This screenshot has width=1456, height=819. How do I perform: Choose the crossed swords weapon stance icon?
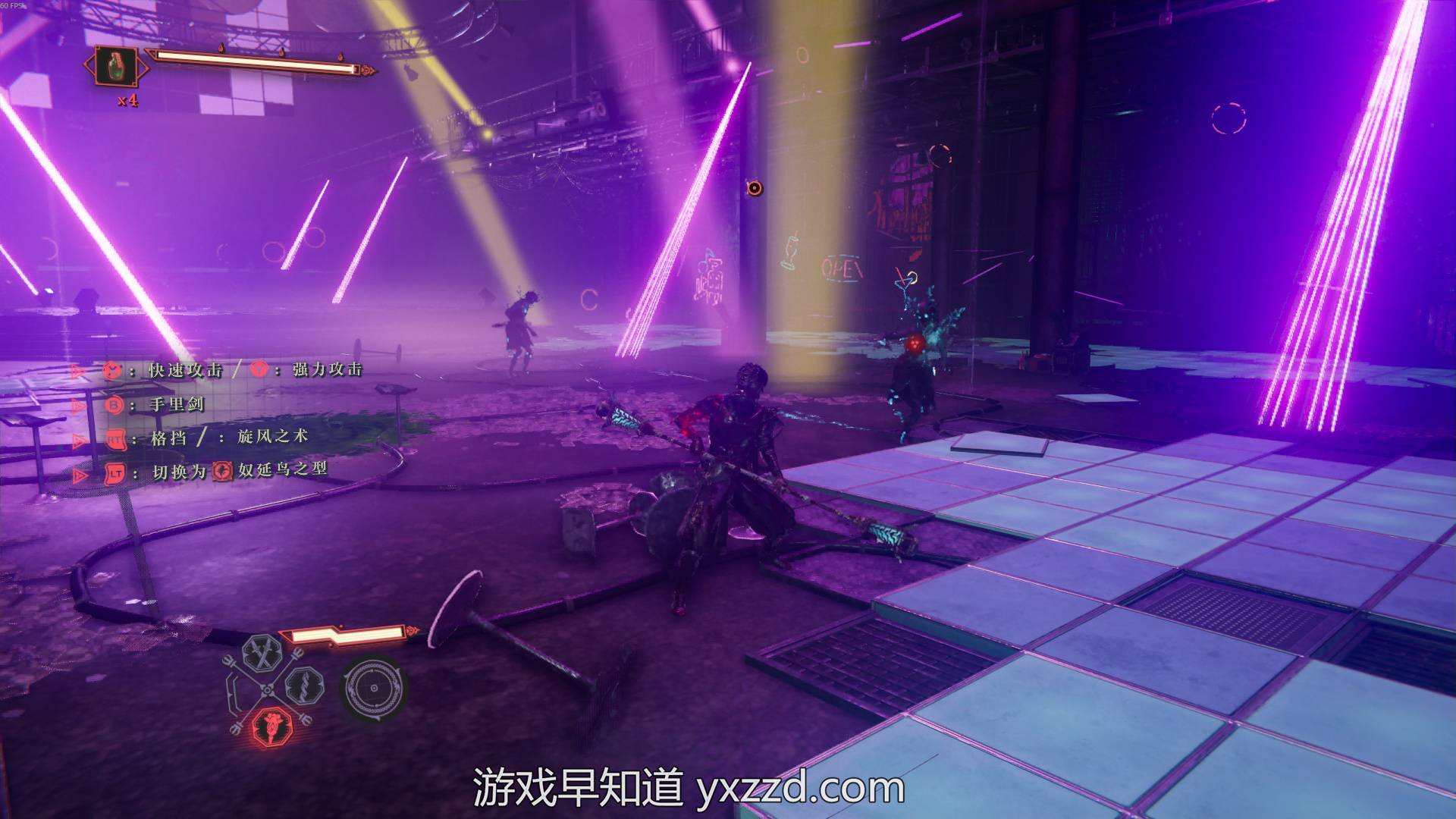(x=262, y=653)
